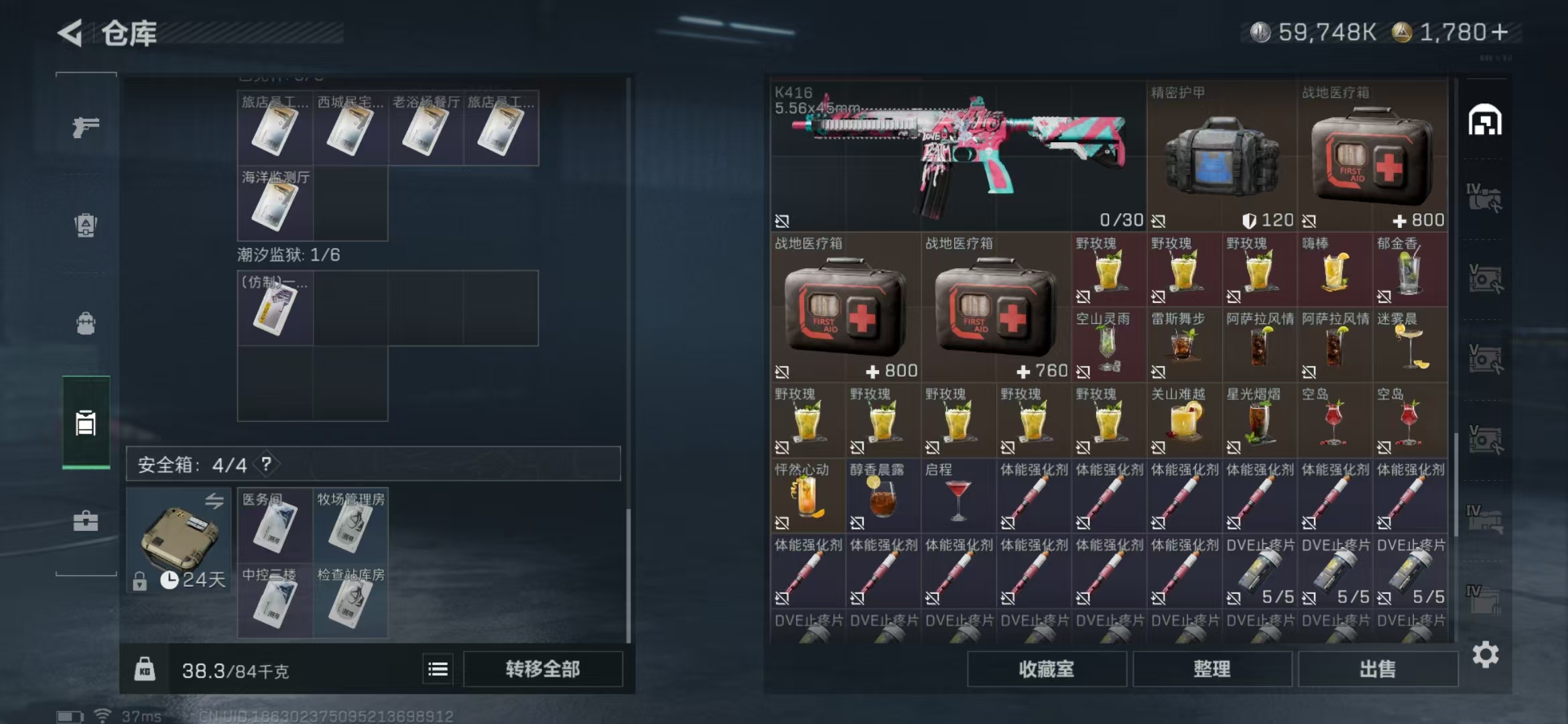Select the 郁金香 cocktail item
The image size is (1568, 724).
(1409, 271)
